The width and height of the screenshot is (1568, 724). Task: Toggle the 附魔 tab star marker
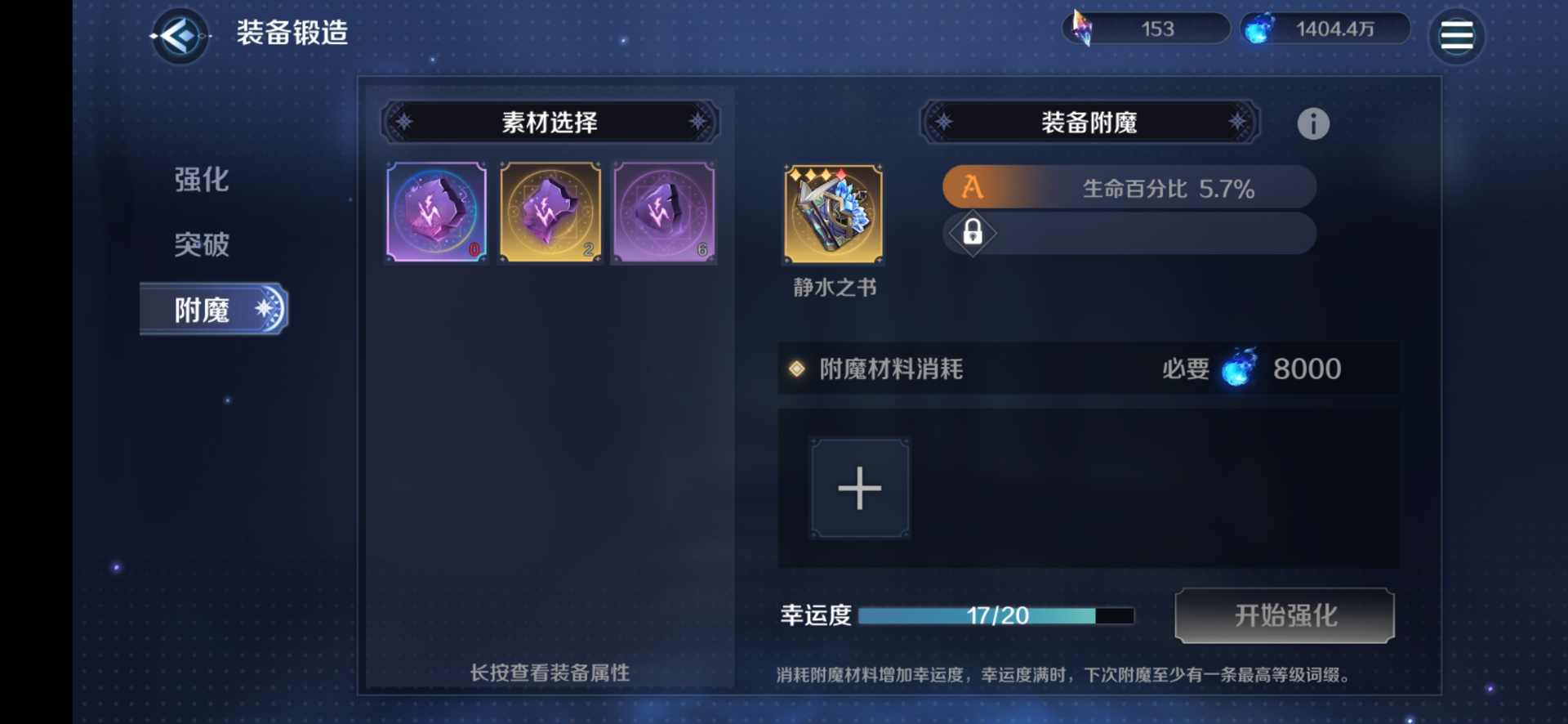coord(262,309)
